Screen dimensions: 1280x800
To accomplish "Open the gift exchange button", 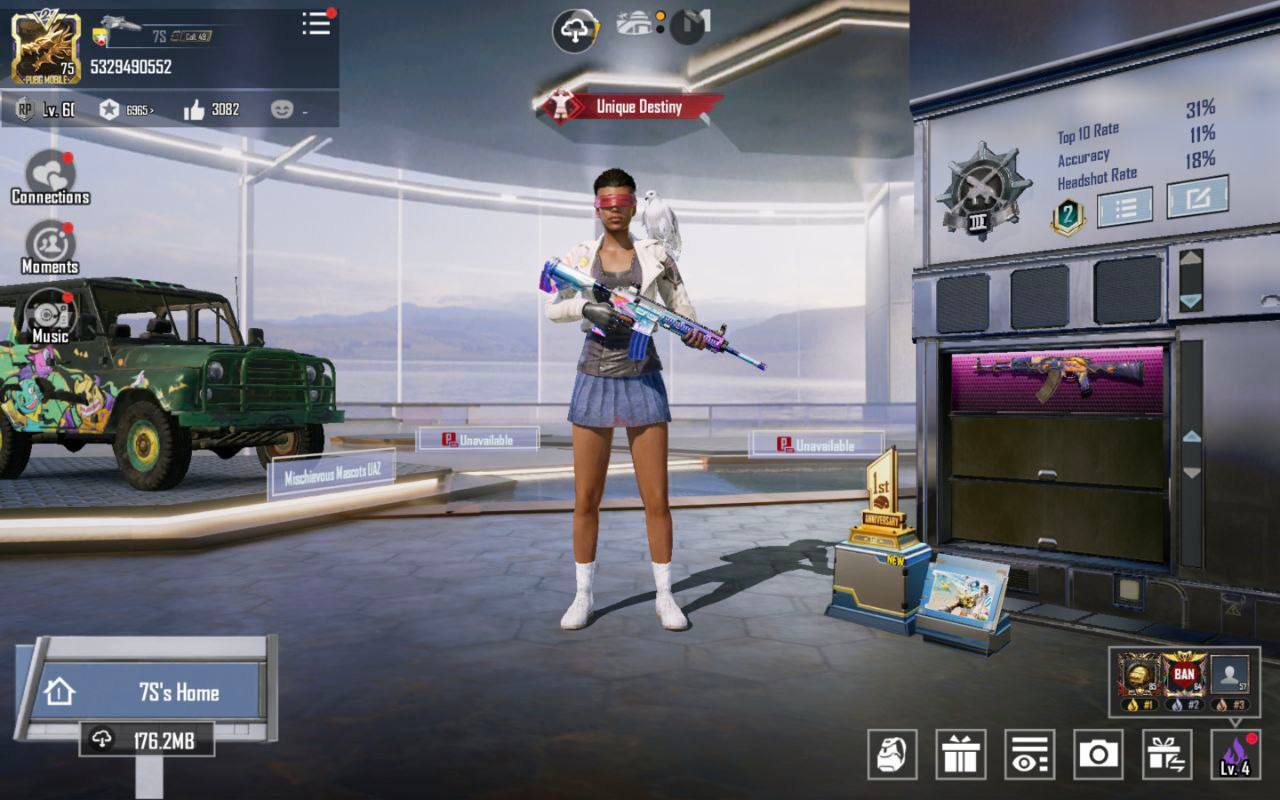I will tap(1167, 755).
